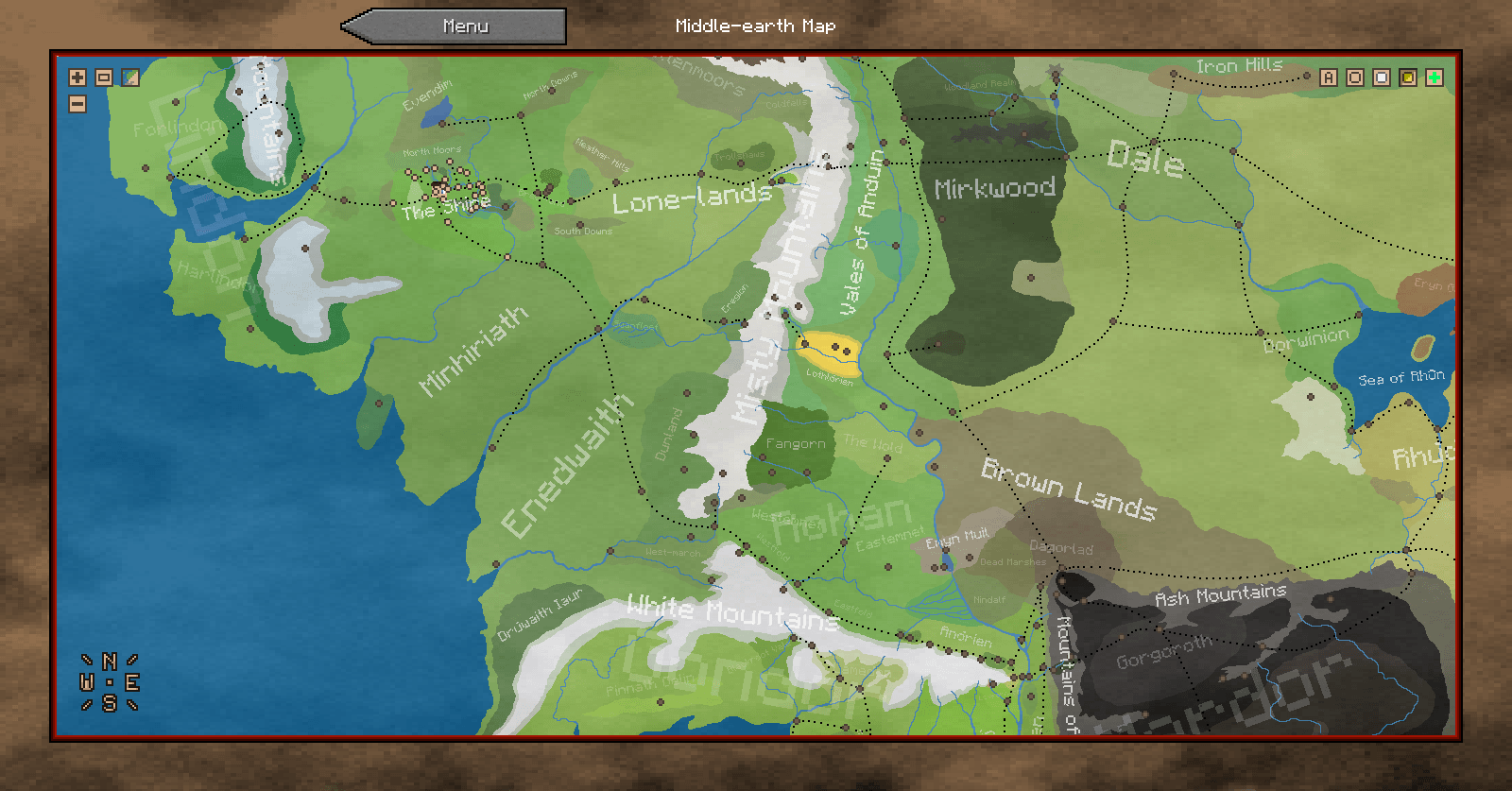Click the square border icon in top-right toolbar
This screenshot has height=791, width=1512.
click(x=1353, y=77)
